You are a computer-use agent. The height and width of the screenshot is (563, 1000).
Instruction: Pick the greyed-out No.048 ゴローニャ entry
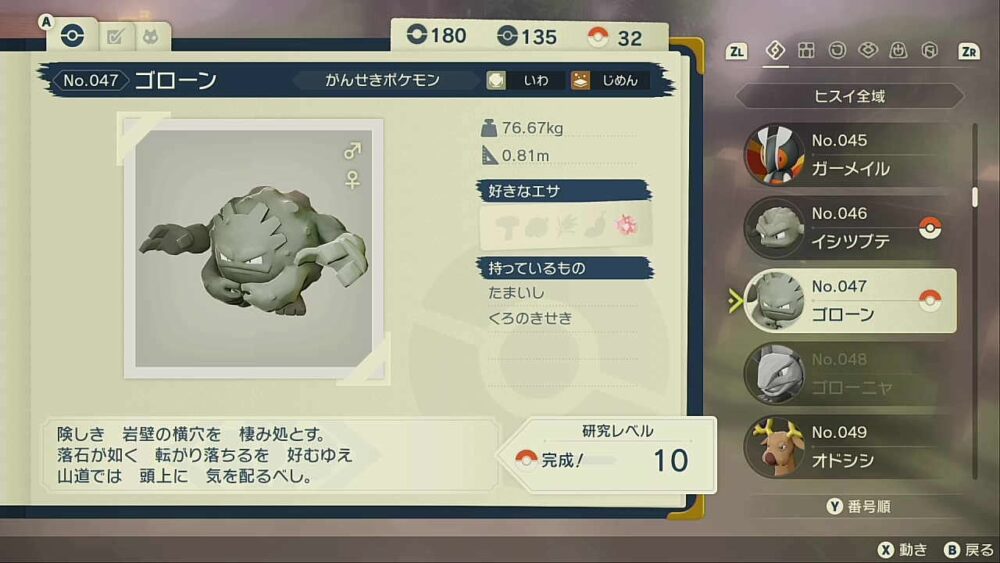pyautogui.click(x=850, y=374)
